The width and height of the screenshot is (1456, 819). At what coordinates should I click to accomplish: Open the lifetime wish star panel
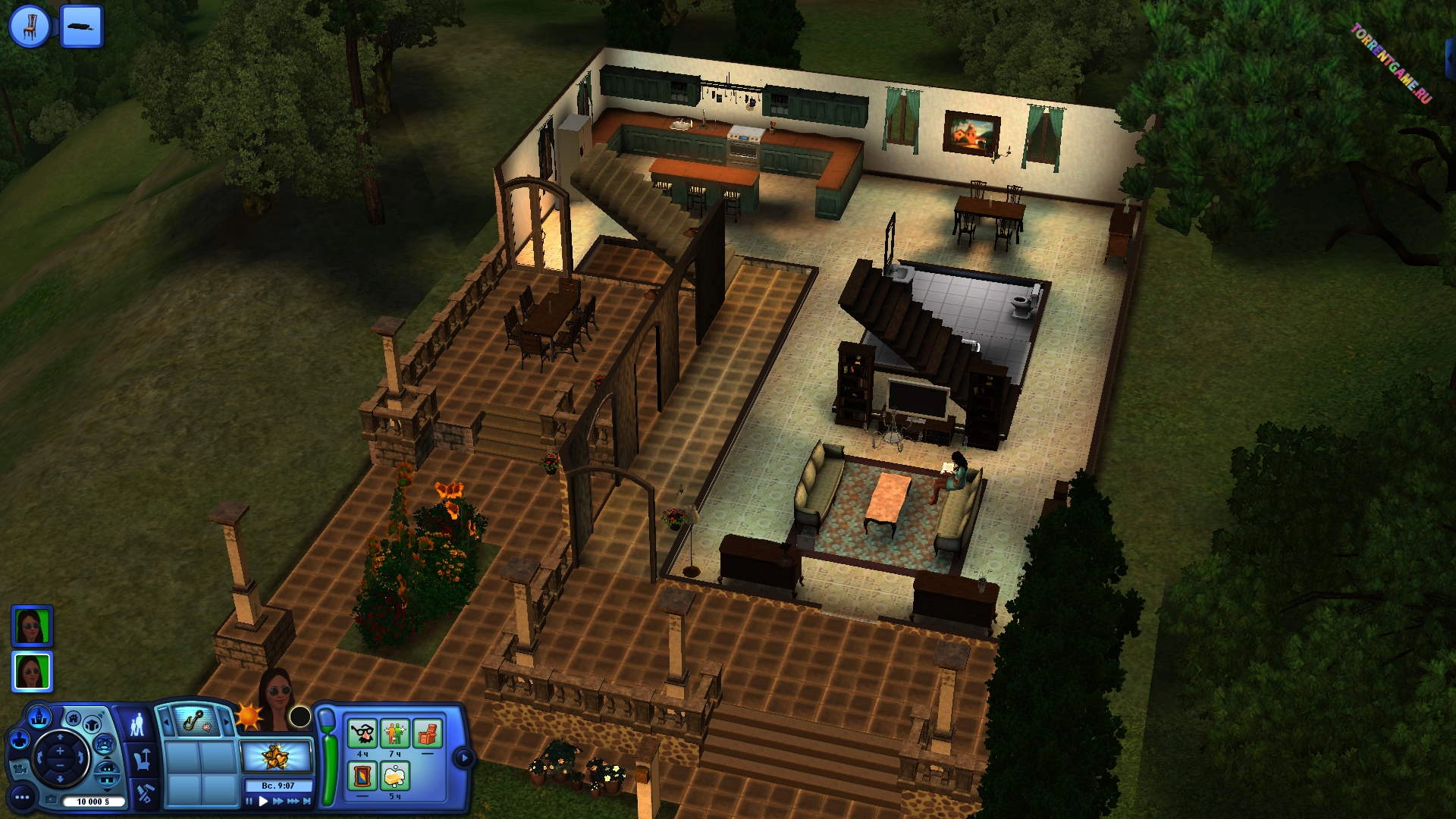(276, 756)
